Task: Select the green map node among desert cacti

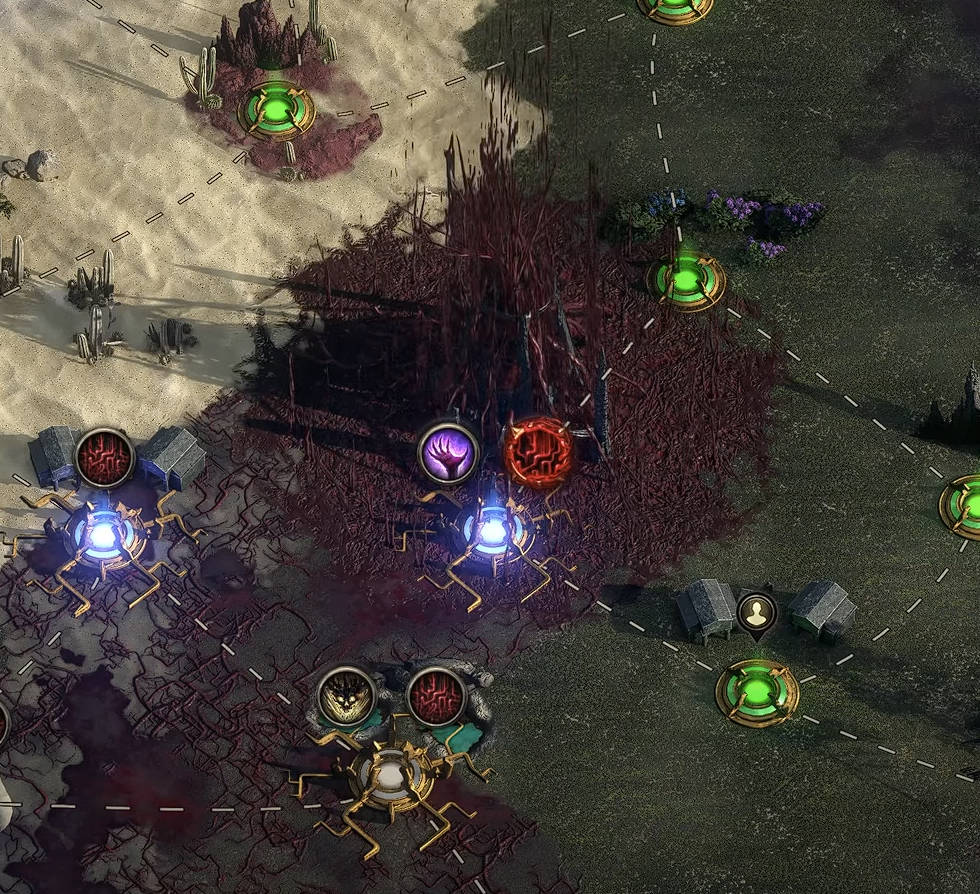Action: click(x=275, y=108)
